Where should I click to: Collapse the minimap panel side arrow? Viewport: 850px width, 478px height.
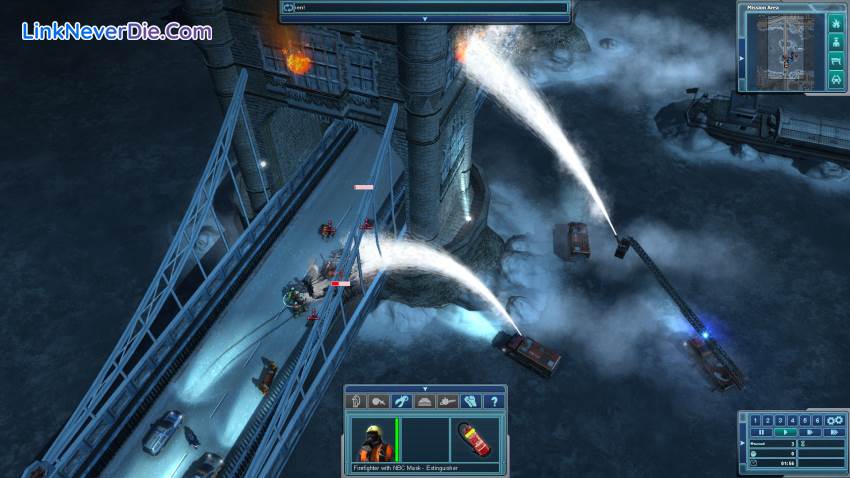click(742, 58)
